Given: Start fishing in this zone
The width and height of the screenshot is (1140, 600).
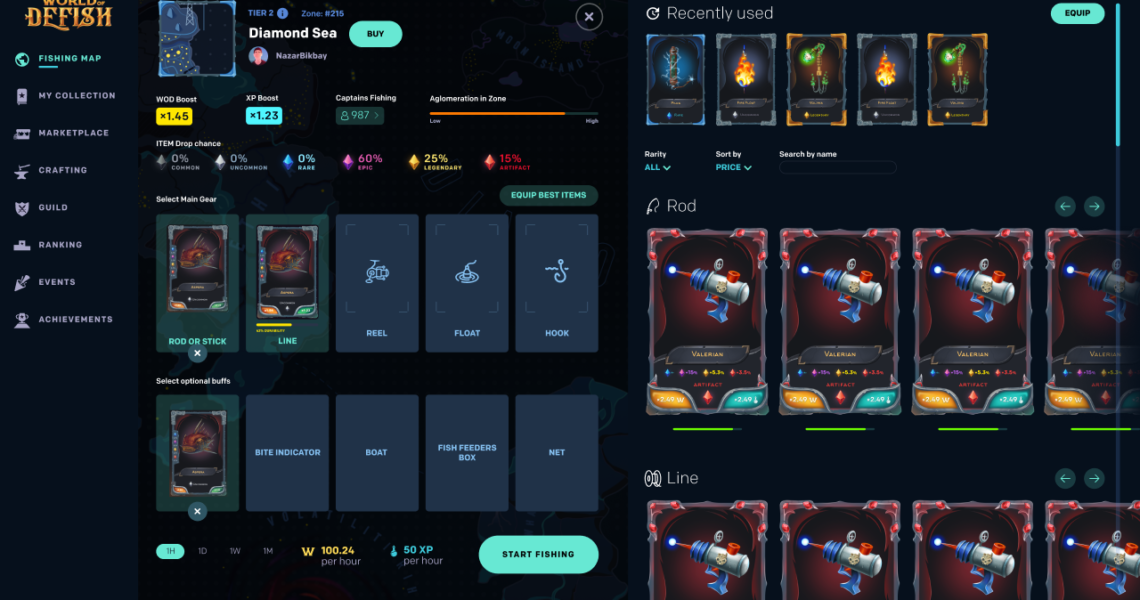Looking at the screenshot, I should pos(538,554).
